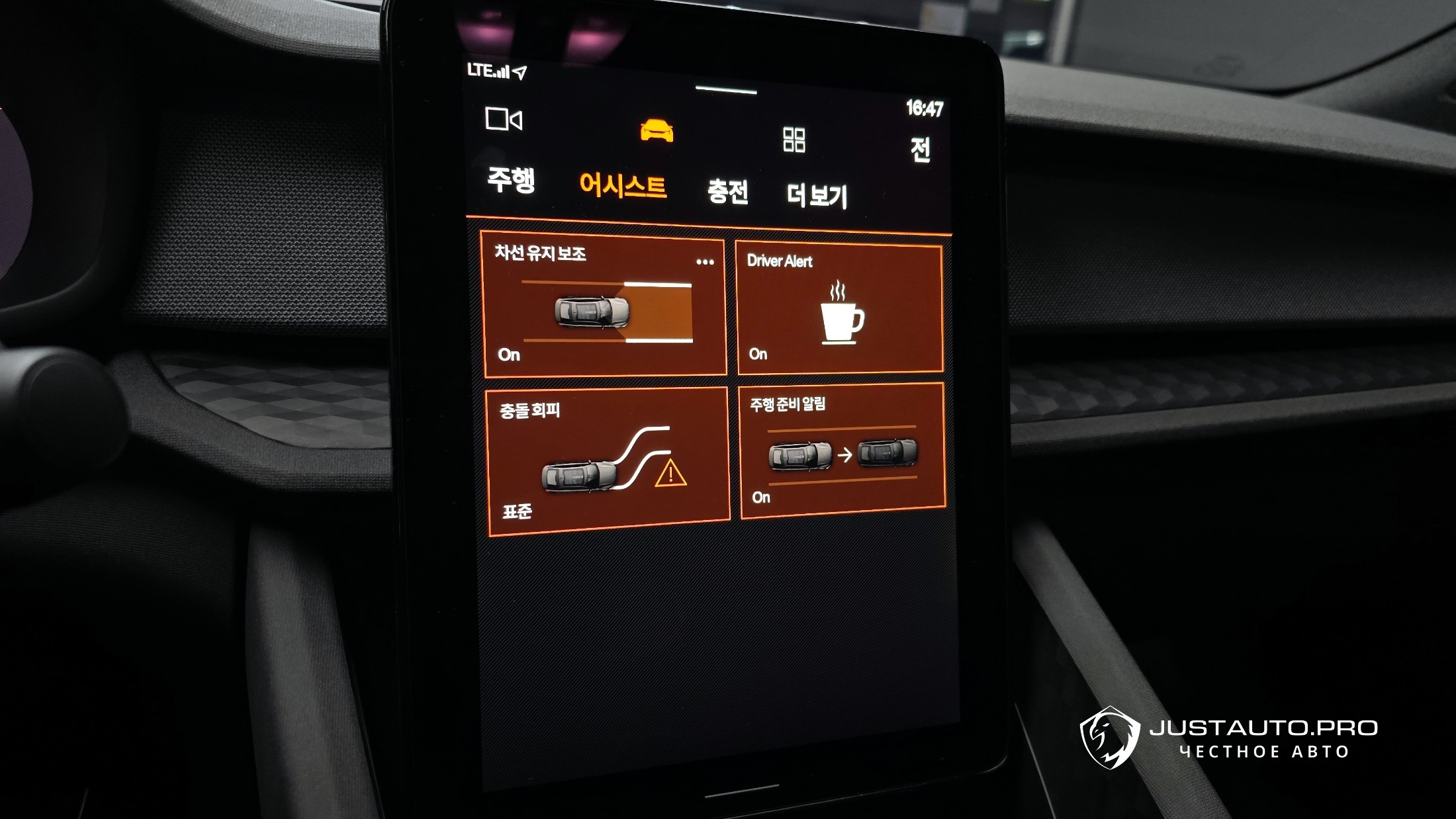Image resolution: width=1456 pixels, height=819 pixels.
Task: Switch to the 주행 tab
Action: pyautogui.click(x=511, y=180)
